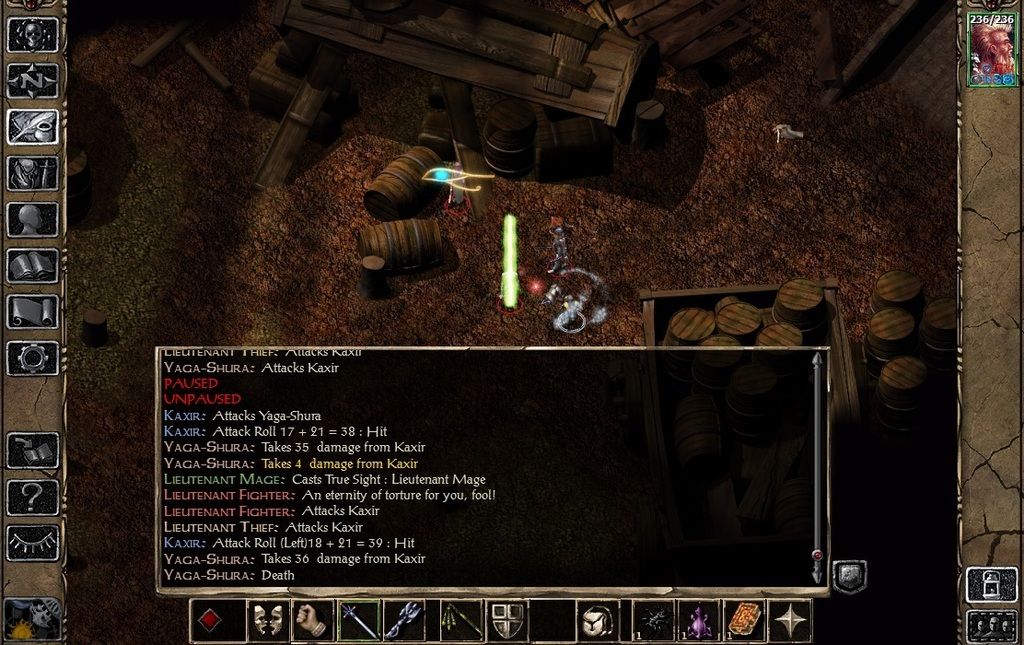Equip the spiked flail quick weapon slot
1024x645 pixels.
(406, 621)
